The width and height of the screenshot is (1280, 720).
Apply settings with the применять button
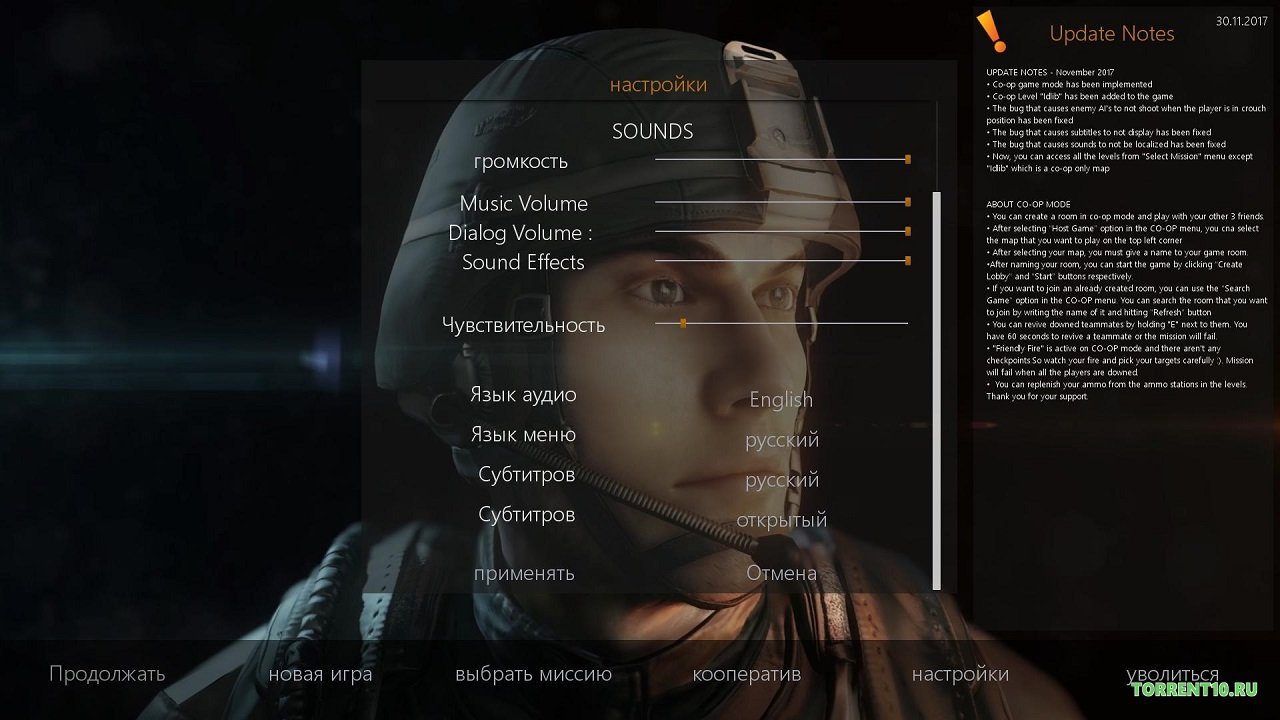[524, 573]
